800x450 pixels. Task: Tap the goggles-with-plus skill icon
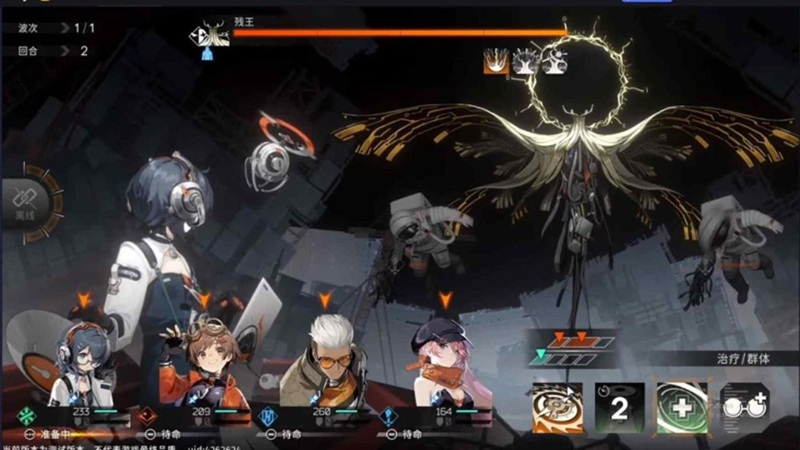point(744,408)
